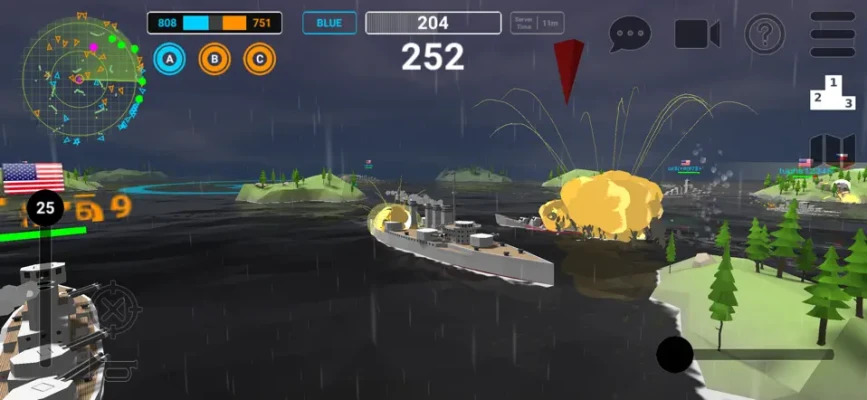867x400 pixels.
Task: Toggle the video camera view
Action: (697, 34)
